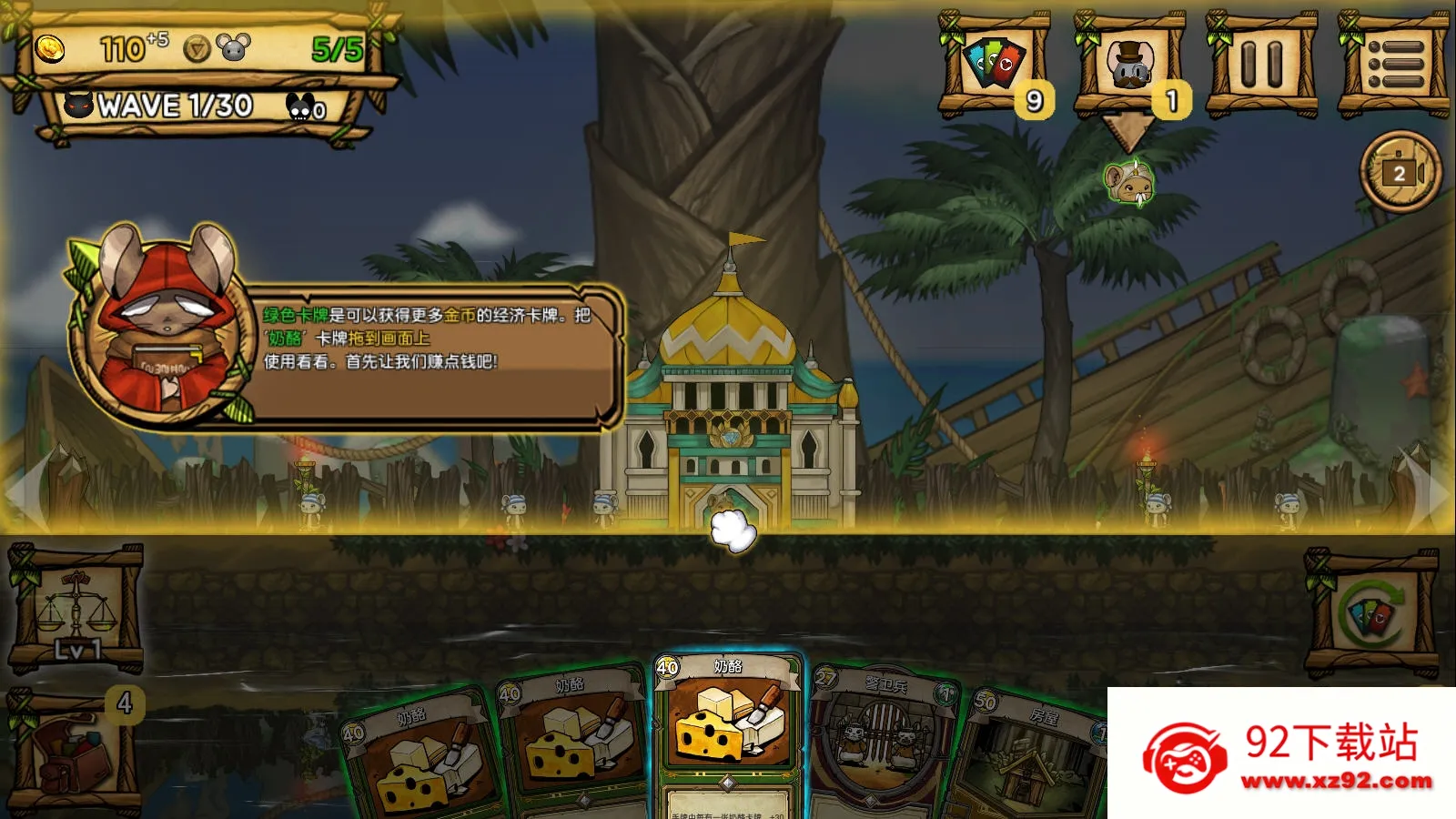Click the camera button labeled 2
This screenshot has width=1456, height=819.
tap(1400, 172)
